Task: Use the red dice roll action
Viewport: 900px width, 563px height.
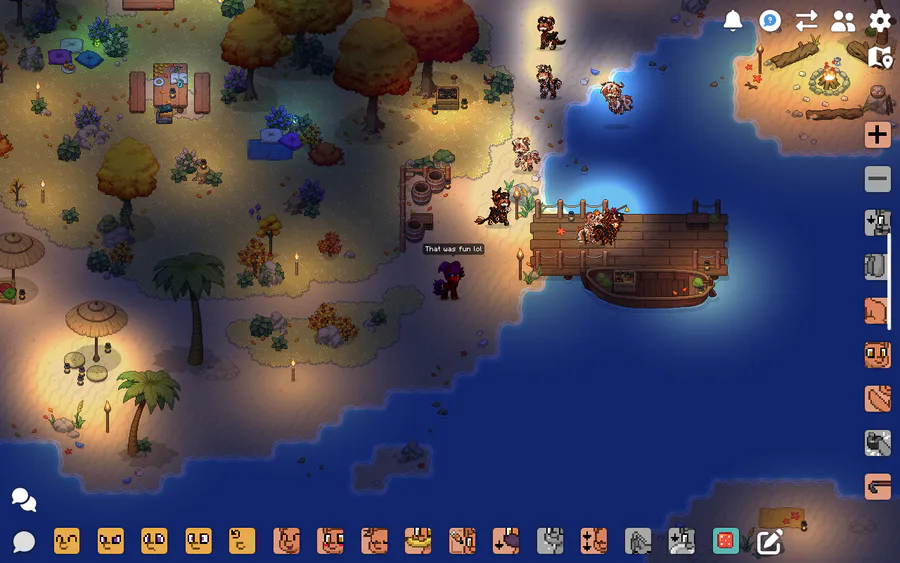Action: pyautogui.click(x=725, y=541)
